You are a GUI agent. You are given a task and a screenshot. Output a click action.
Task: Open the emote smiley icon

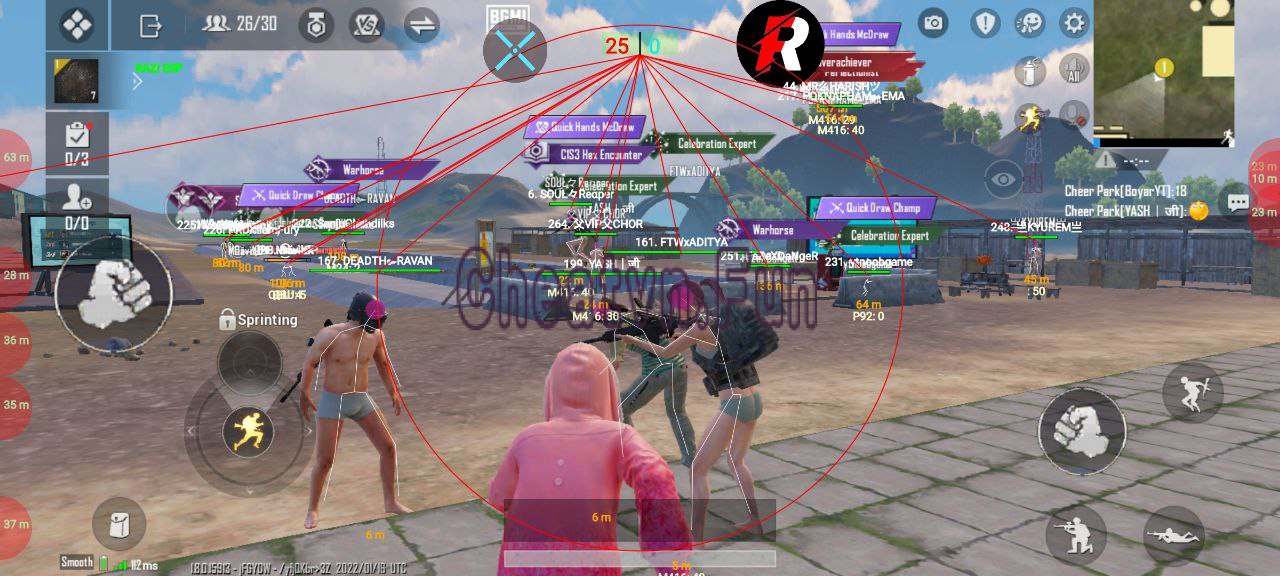point(1029,23)
